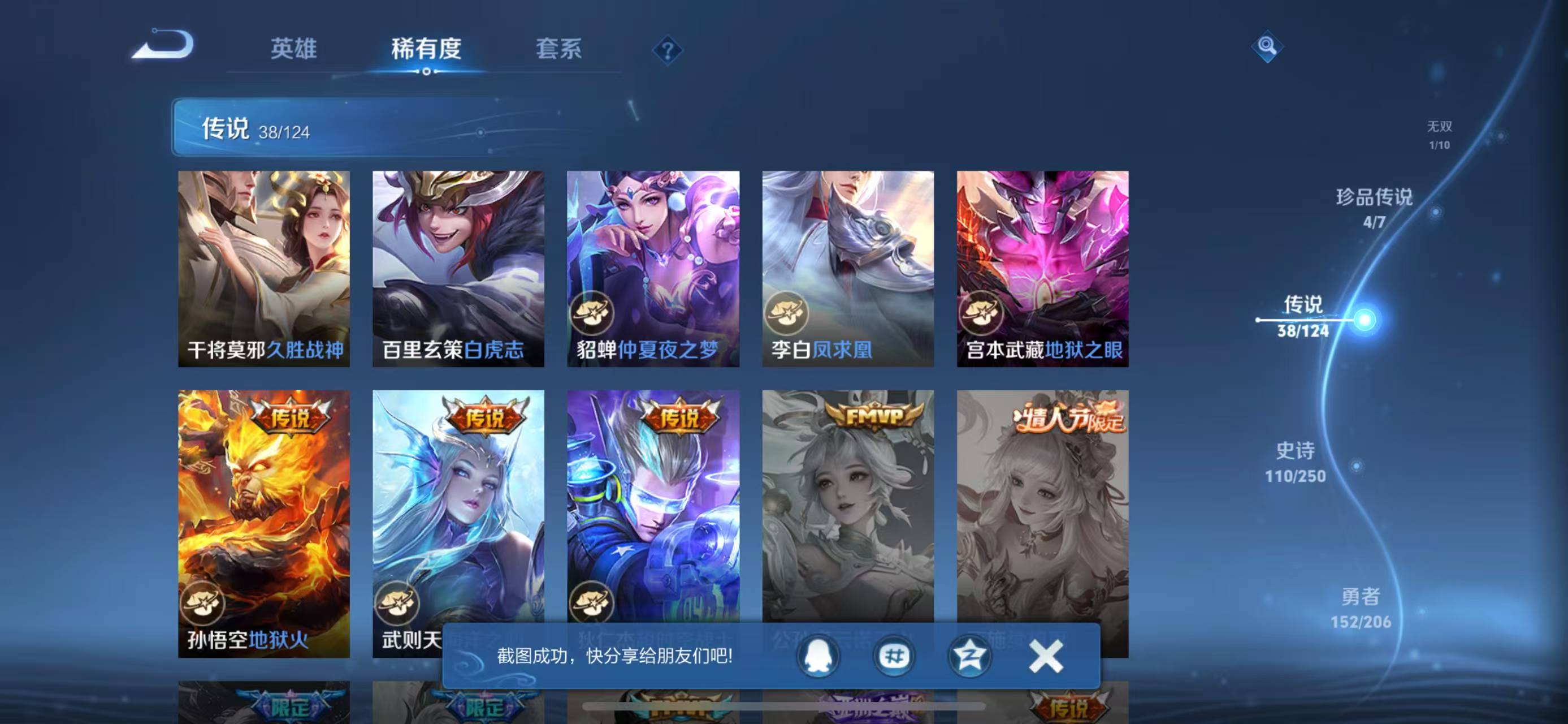
Task: Select 干将莫邪 久胜战神 skin card
Action: coord(263,269)
